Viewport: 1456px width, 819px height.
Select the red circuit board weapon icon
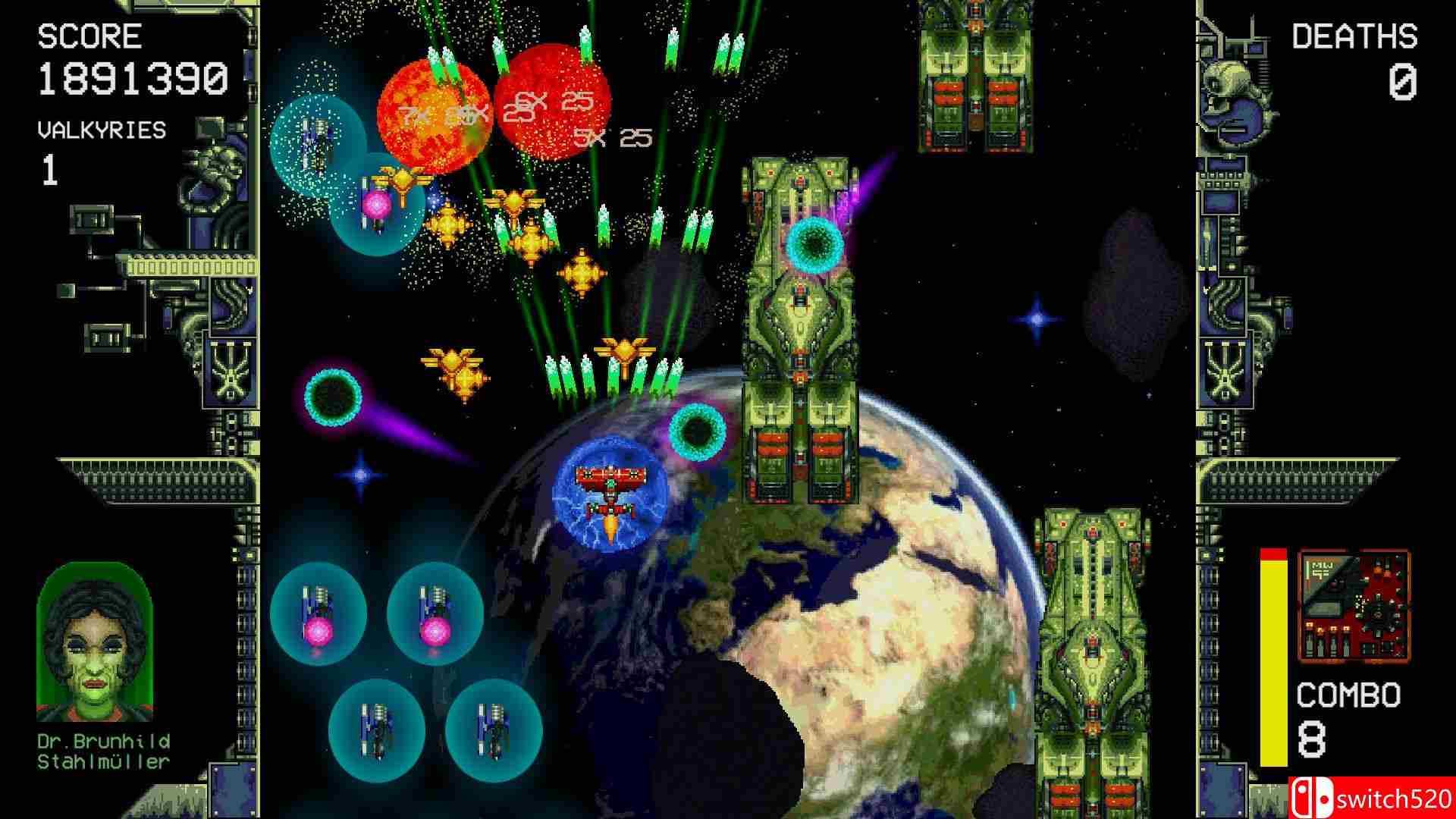(1354, 607)
